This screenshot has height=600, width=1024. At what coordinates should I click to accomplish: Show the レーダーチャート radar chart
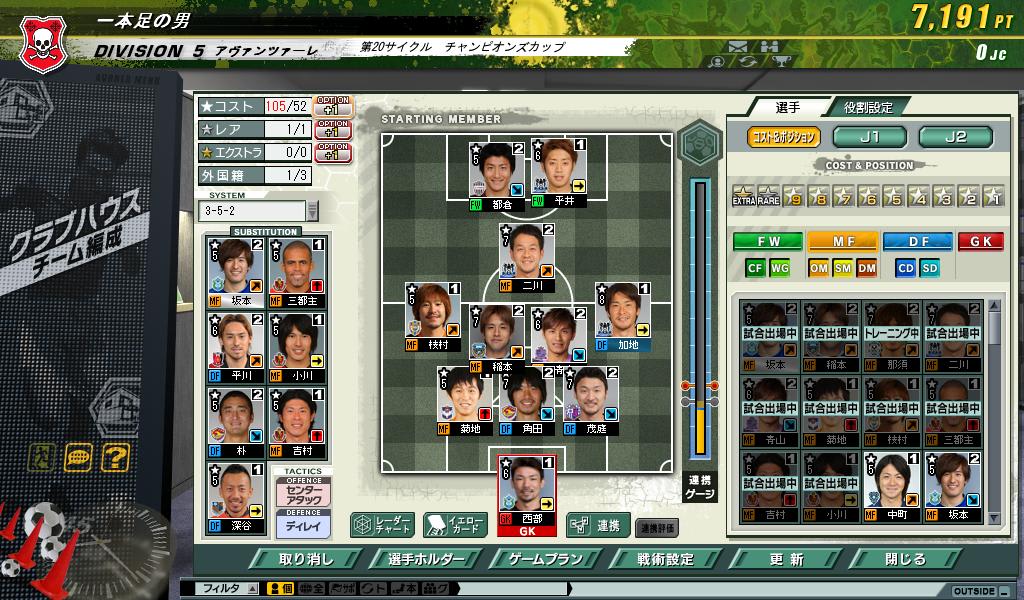tap(381, 524)
